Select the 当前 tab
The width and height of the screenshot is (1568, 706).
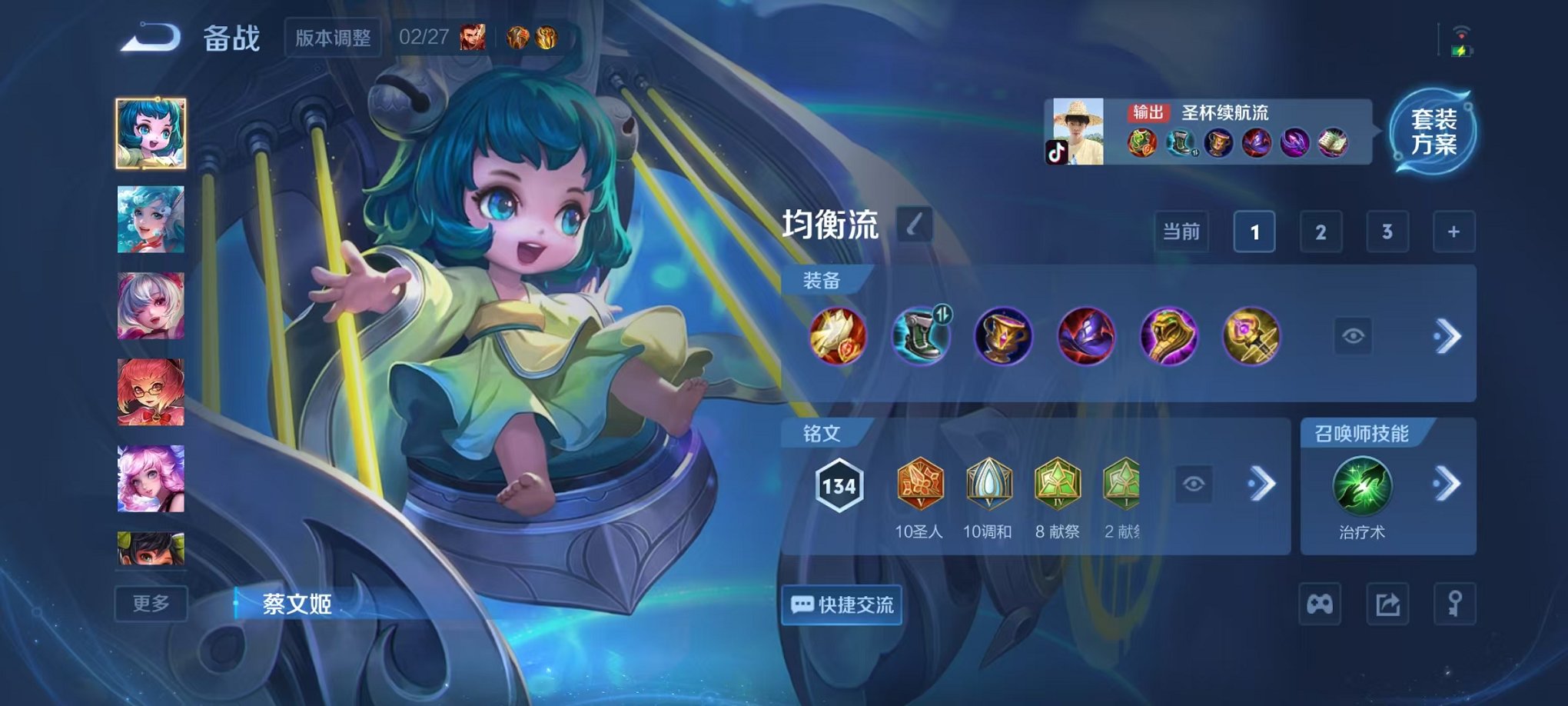pyautogui.click(x=1181, y=231)
